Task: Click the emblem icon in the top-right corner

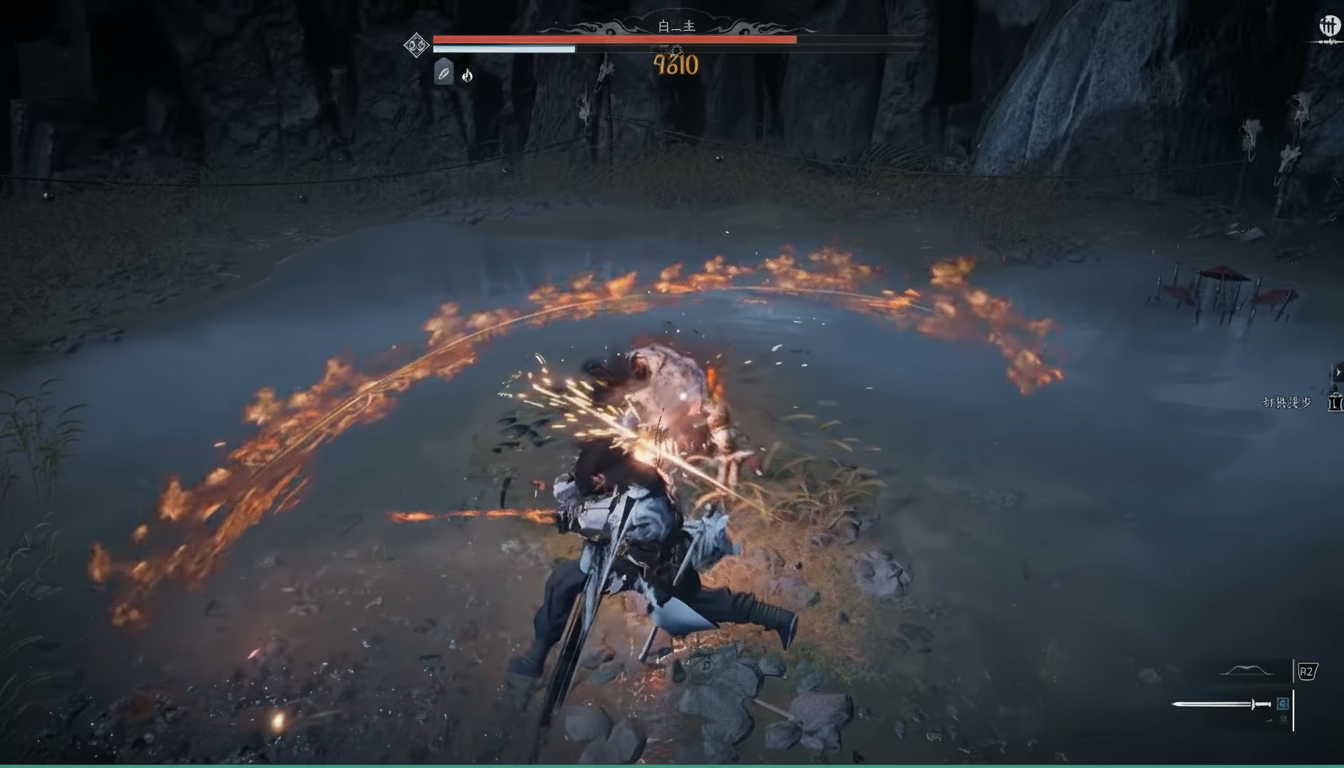Action: coord(1330,27)
